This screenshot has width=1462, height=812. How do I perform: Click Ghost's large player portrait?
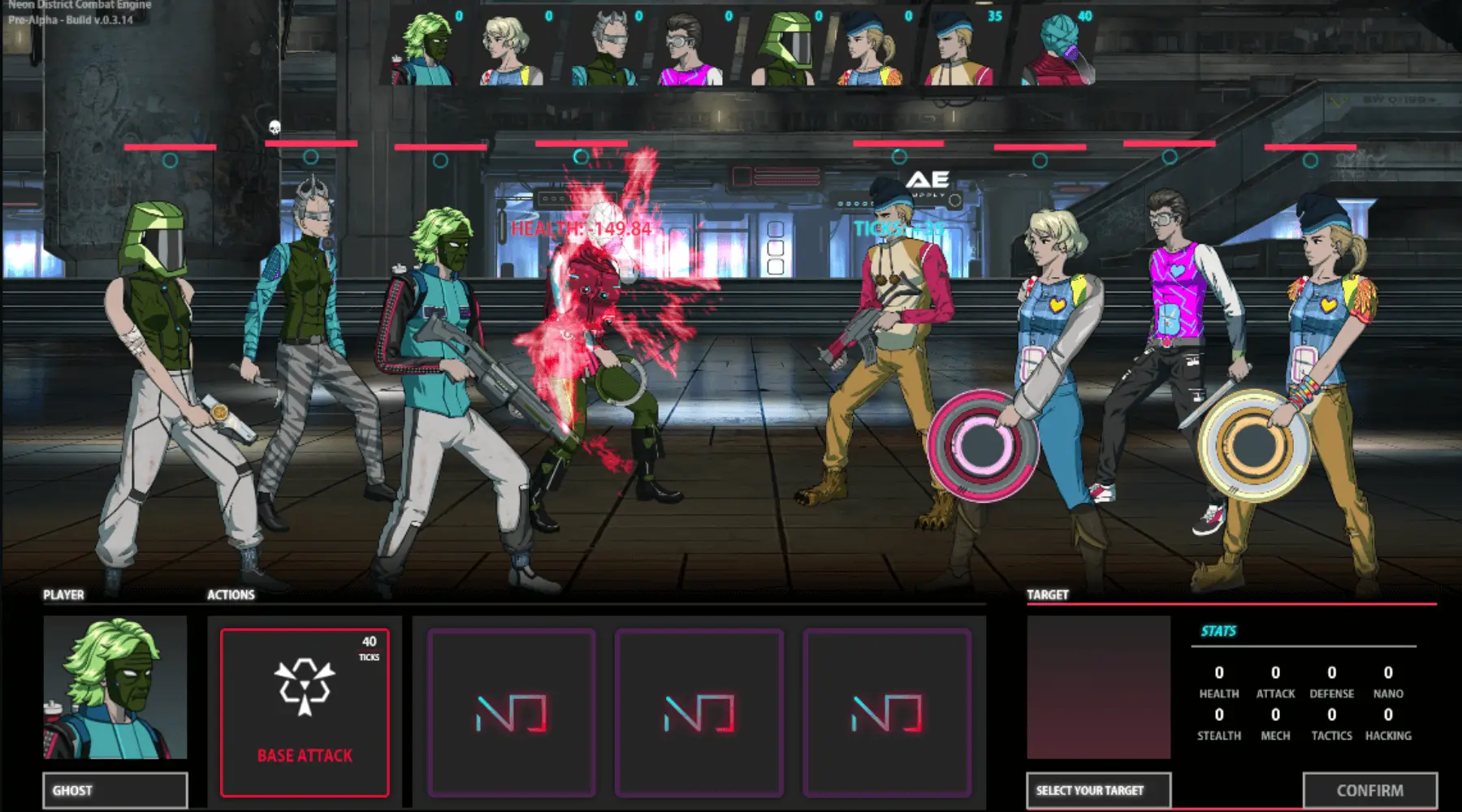(x=115, y=687)
